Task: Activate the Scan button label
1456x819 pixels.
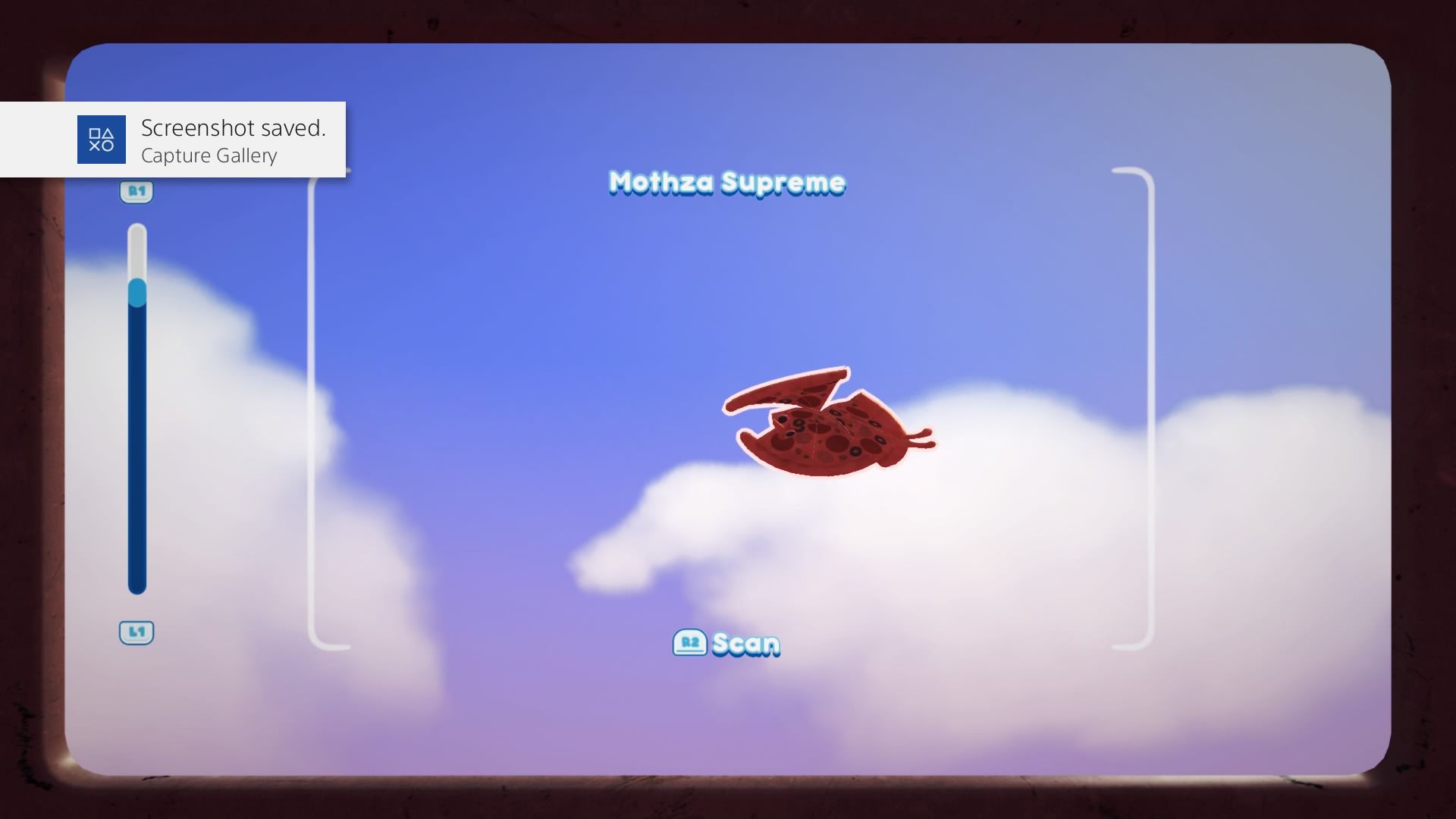Action: pyautogui.click(x=745, y=643)
